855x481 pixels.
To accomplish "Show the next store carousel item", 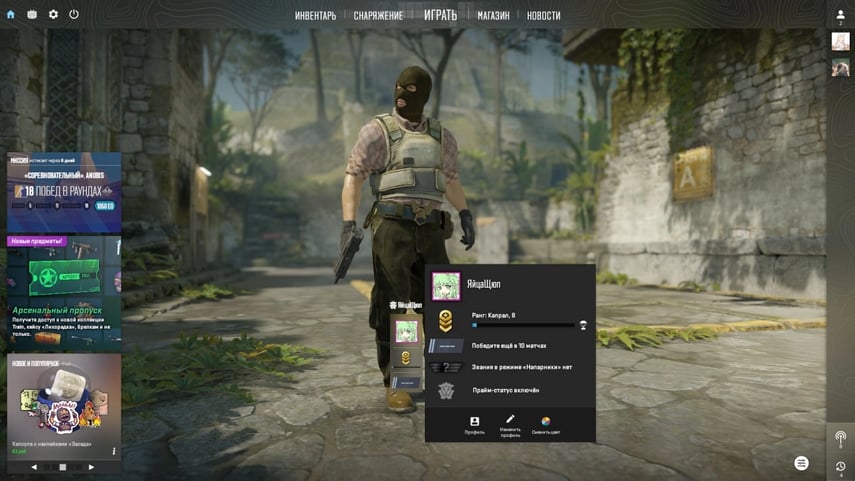I will 91,467.
